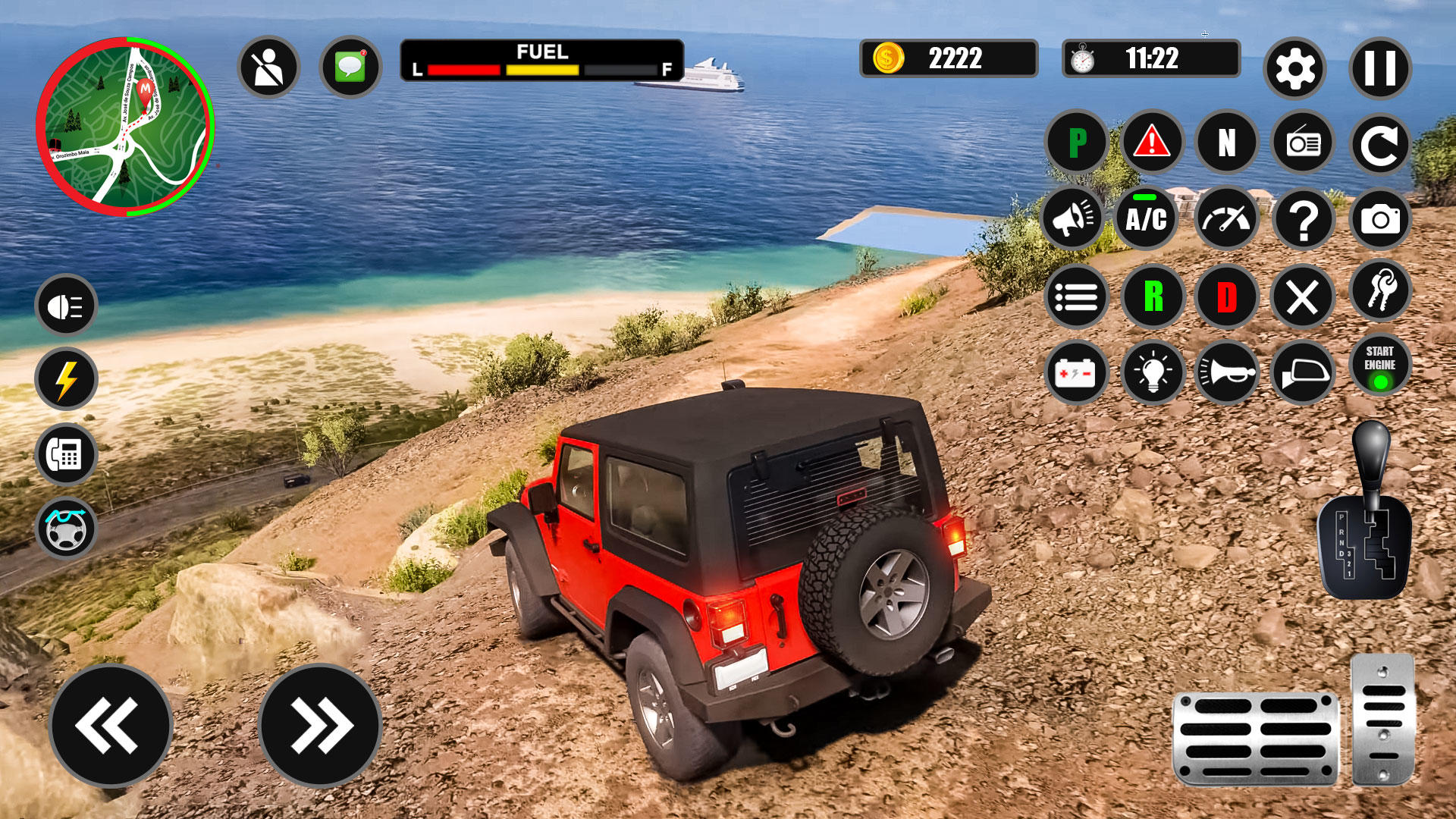Tap the Start Engine button
The image size is (1456, 819).
click(1380, 365)
